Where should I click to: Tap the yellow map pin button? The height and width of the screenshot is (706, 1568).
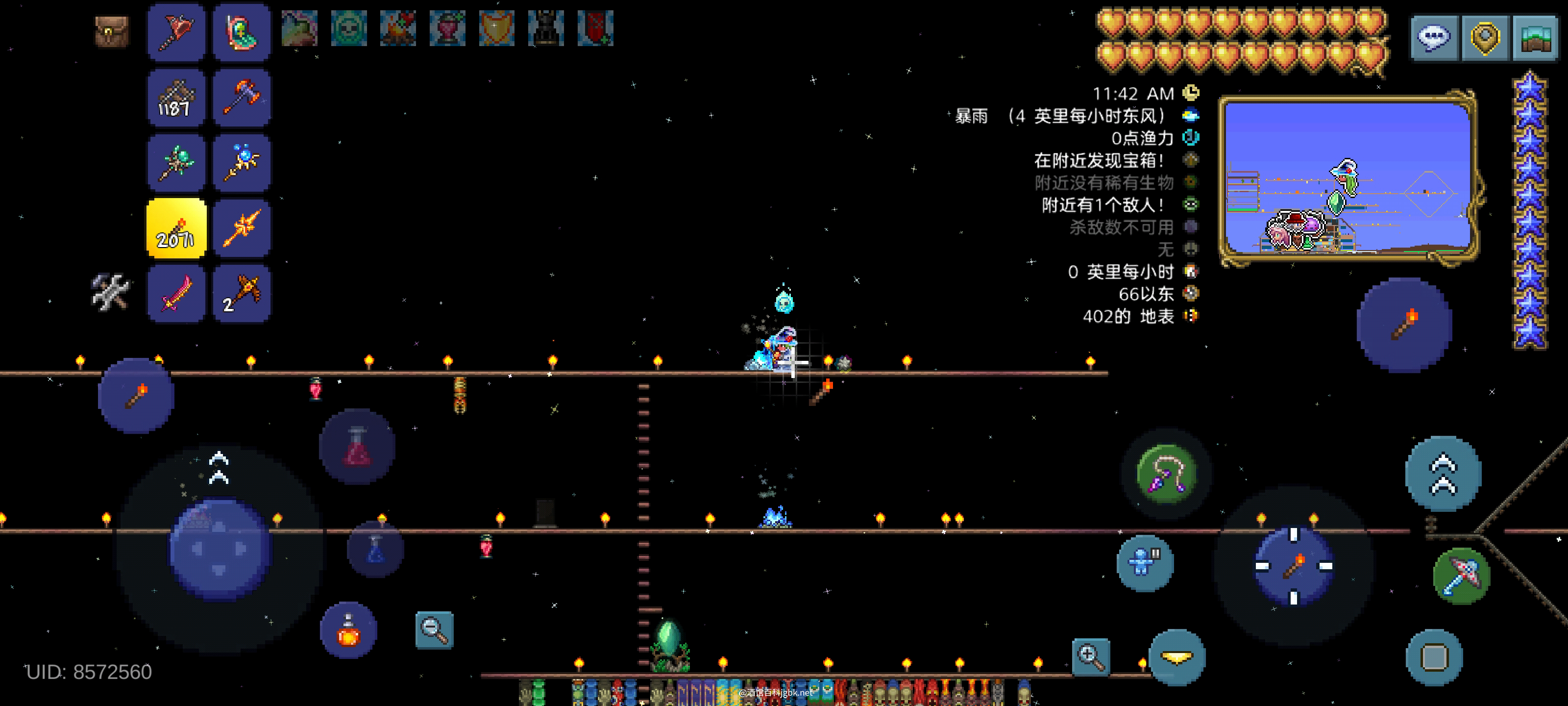[1485, 38]
